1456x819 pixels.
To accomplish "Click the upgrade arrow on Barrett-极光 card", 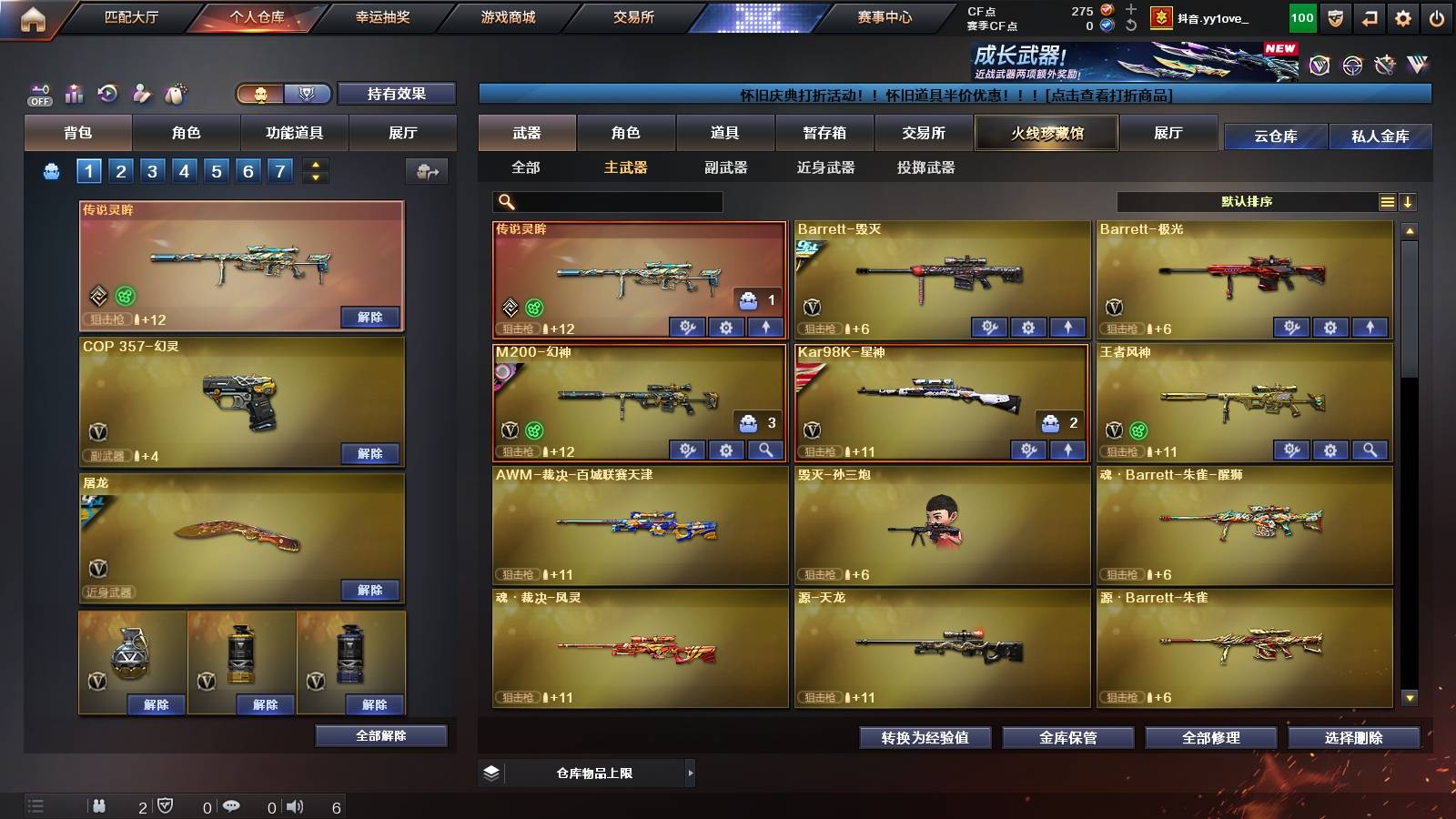I will tap(1369, 327).
